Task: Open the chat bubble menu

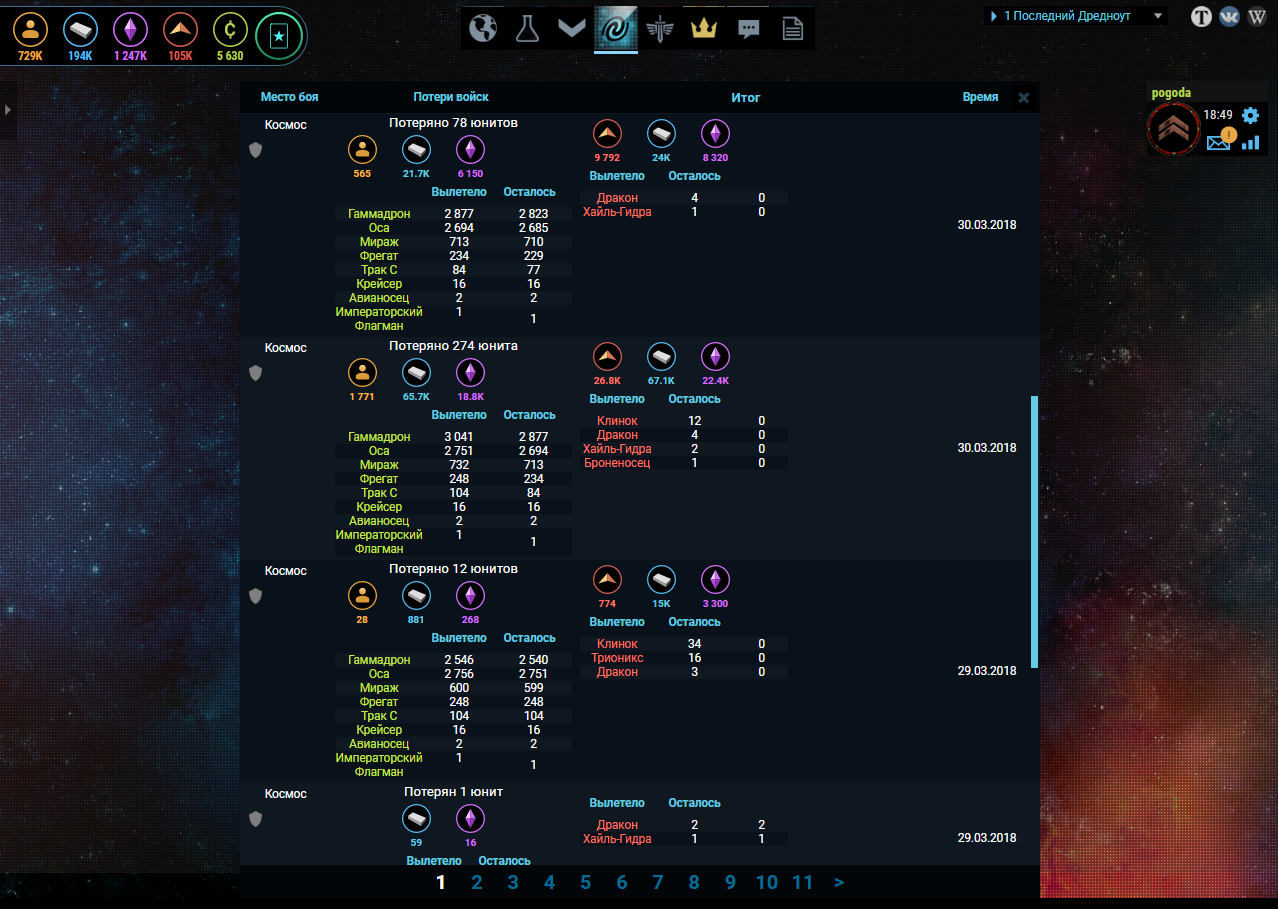Action: tap(748, 29)
